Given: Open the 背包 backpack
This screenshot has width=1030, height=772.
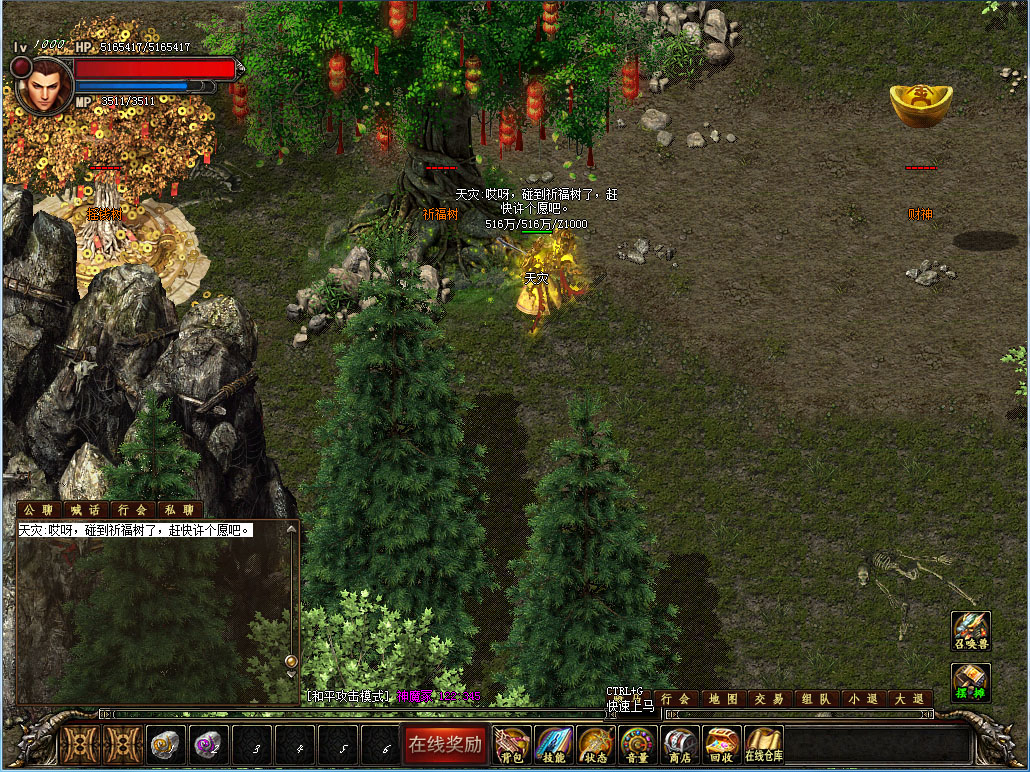Looking at the screenshot, I should (x=512, y=745).
